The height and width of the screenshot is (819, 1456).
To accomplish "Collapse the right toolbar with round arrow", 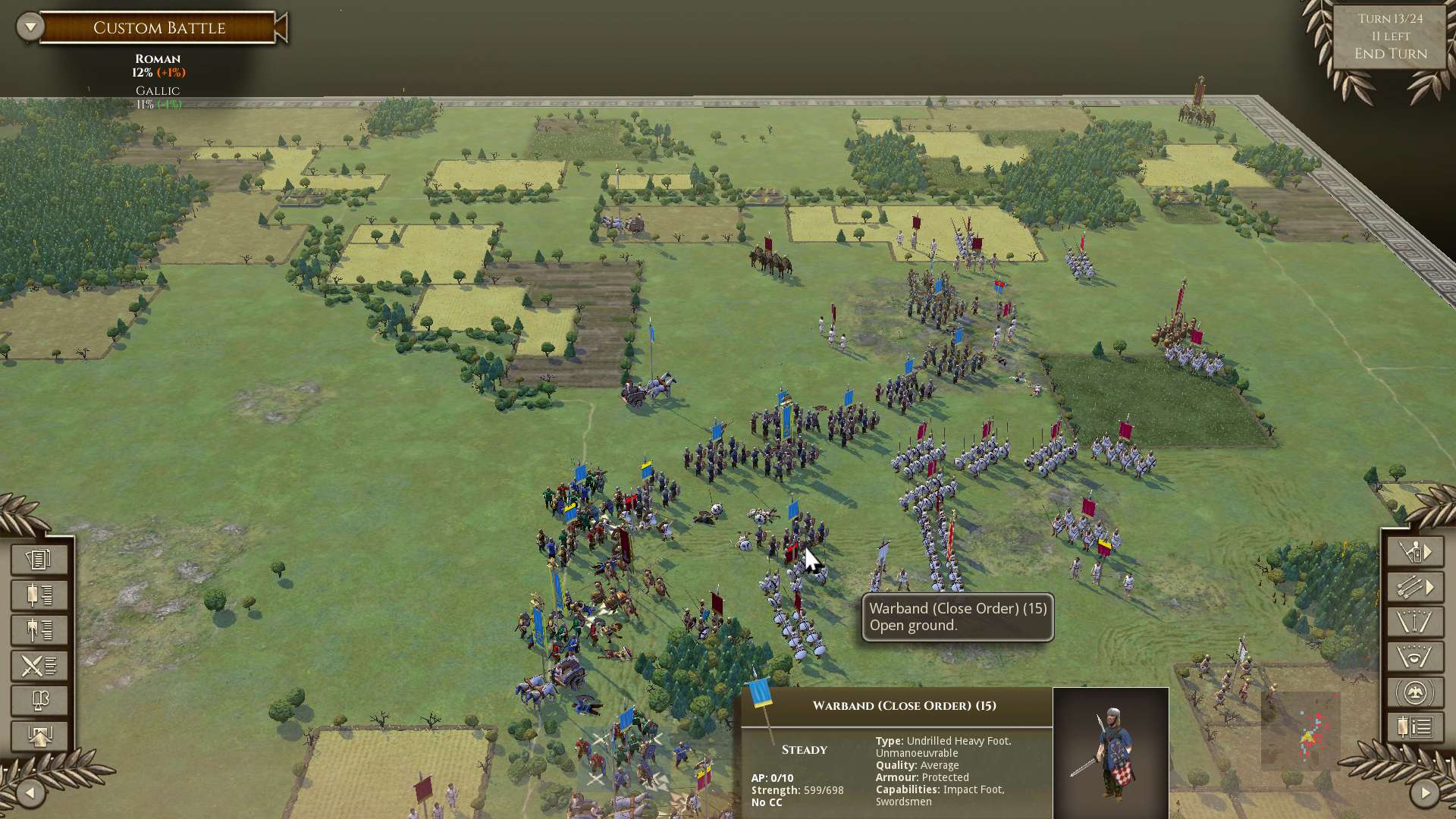I will pos(1425,793).
